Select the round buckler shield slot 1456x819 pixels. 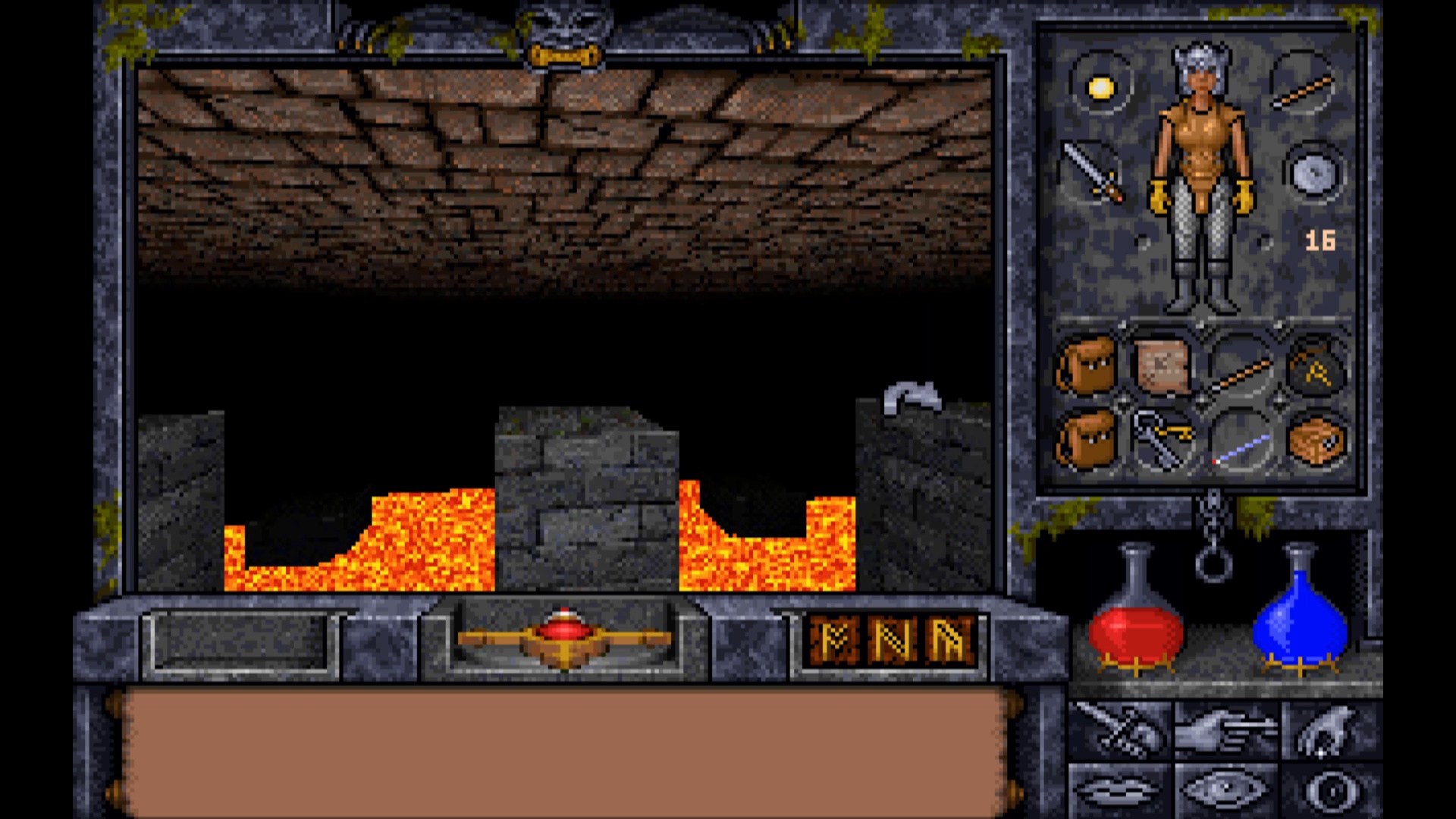pos(1313,173)
